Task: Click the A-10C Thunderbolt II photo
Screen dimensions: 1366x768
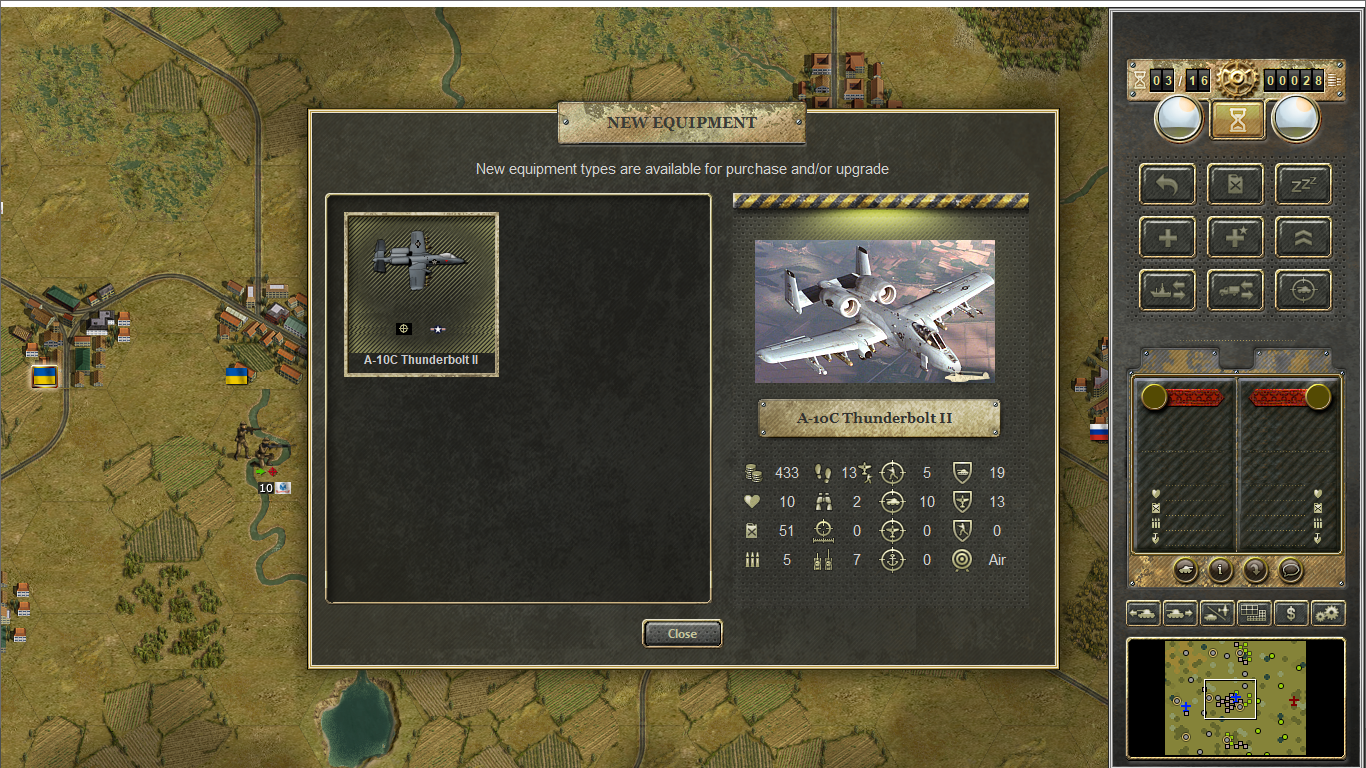Action: (874, 311)
